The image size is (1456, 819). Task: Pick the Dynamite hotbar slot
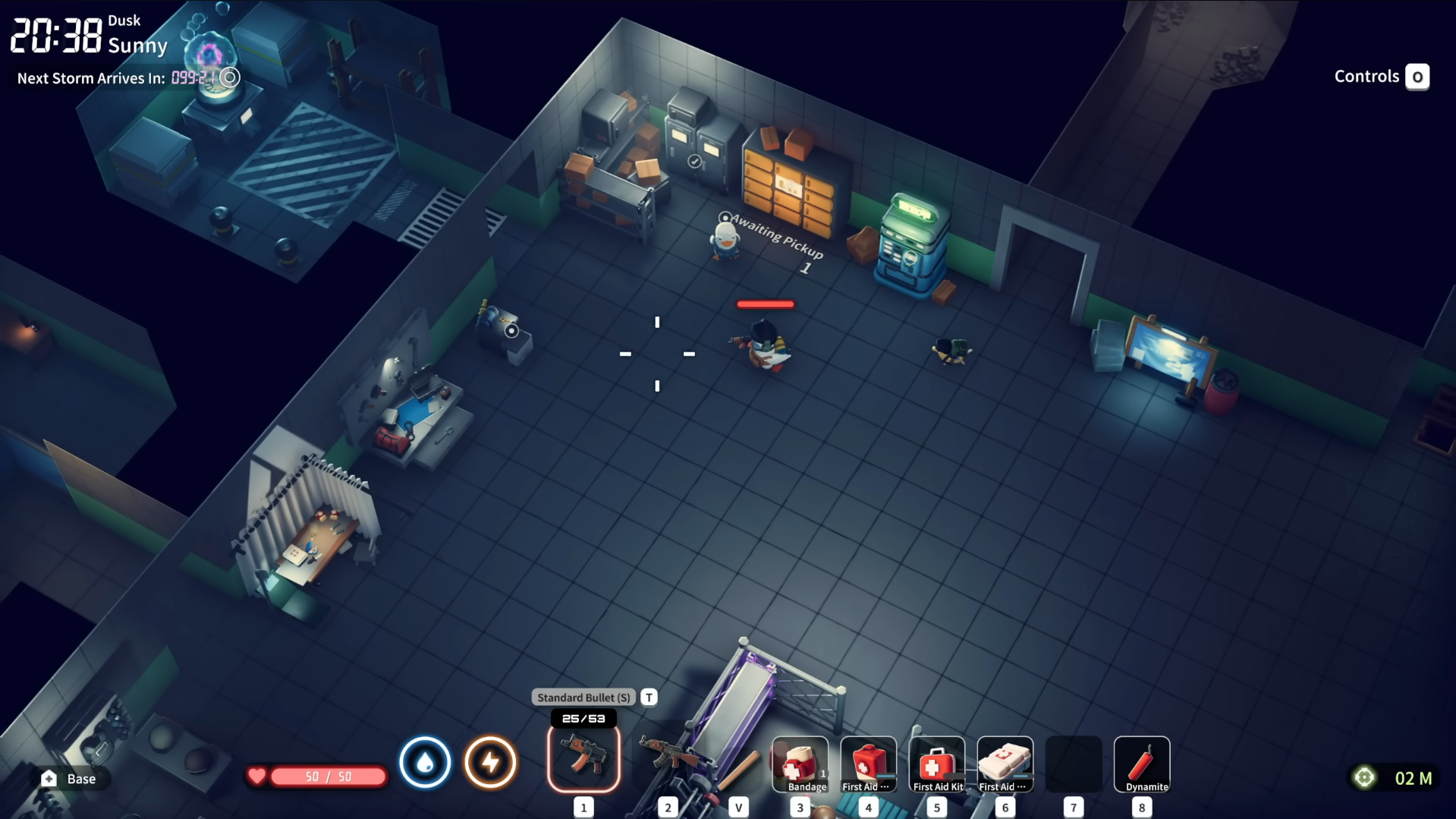point(1141,764)
